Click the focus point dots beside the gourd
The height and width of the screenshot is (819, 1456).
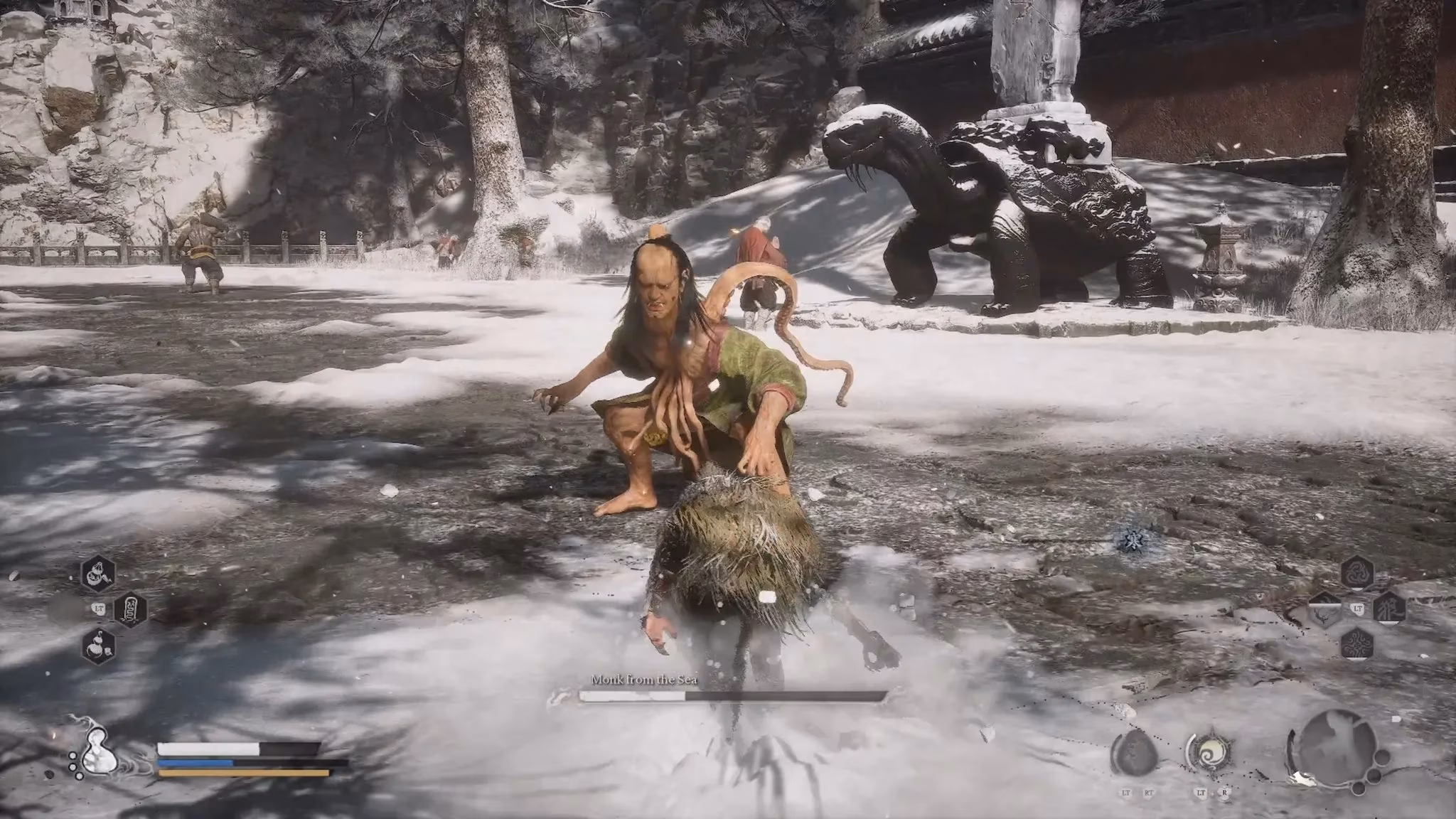[x=73, y=766]
